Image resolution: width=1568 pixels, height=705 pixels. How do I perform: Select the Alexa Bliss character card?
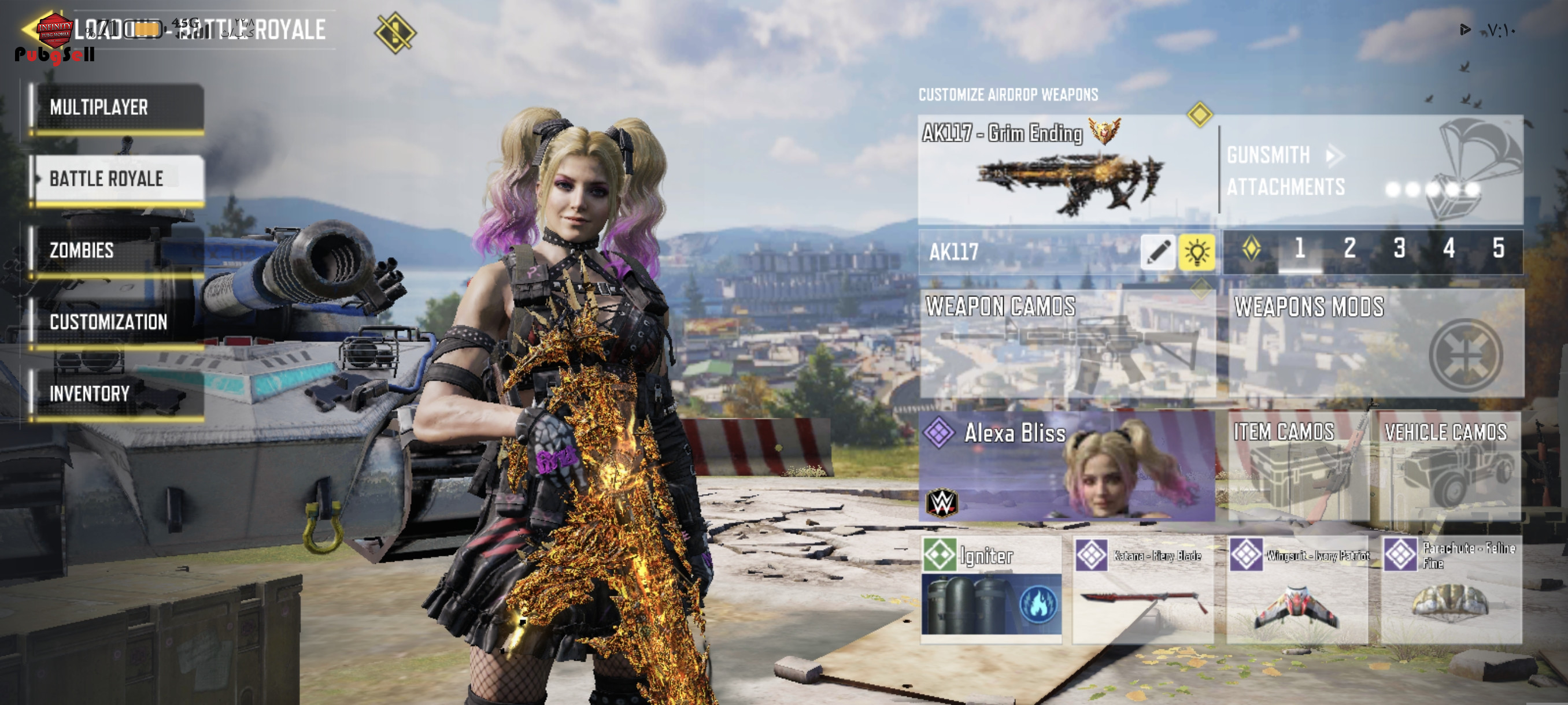coord(1066,466)
